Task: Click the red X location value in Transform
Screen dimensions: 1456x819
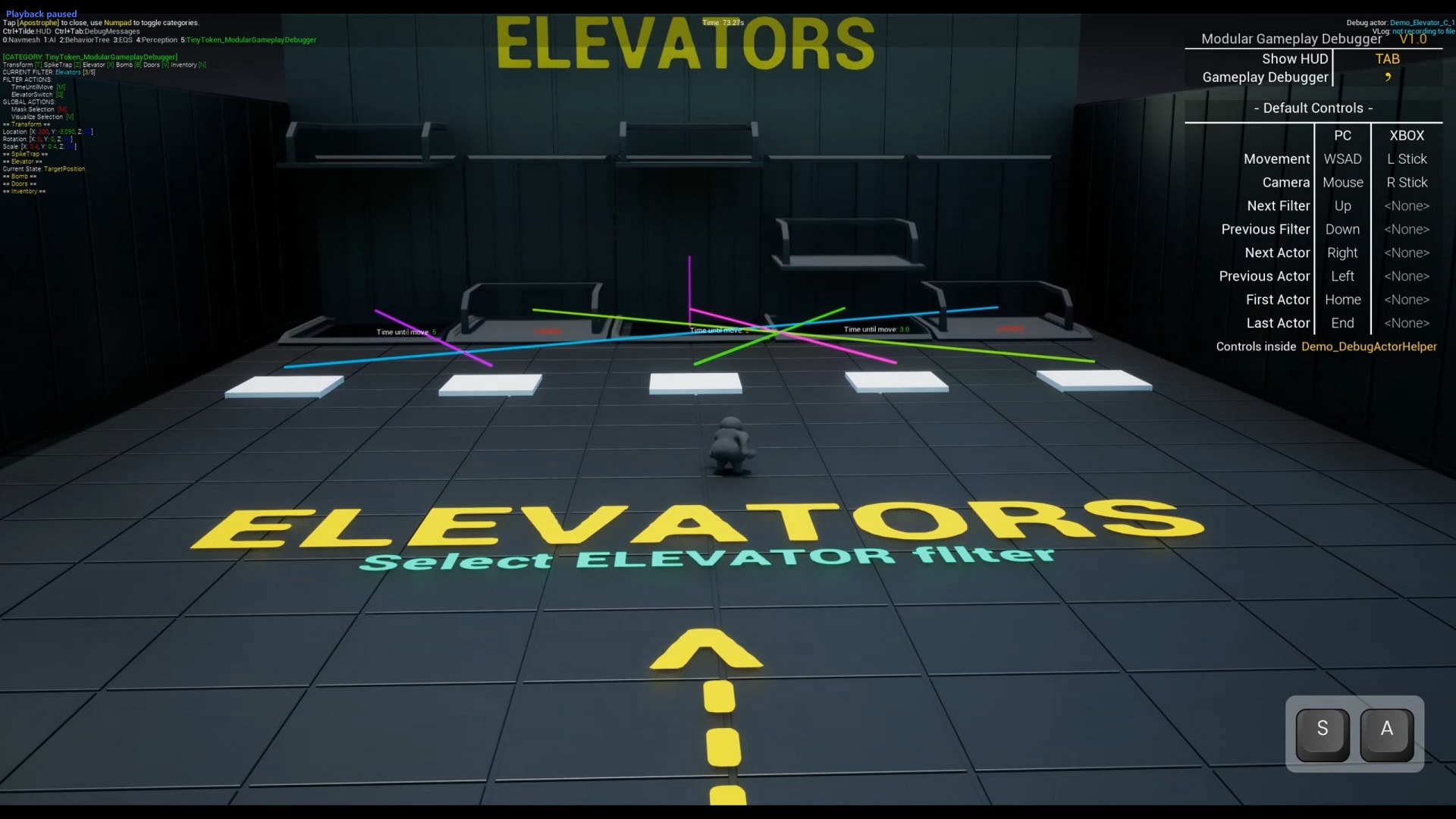Action: pos(43,132)
